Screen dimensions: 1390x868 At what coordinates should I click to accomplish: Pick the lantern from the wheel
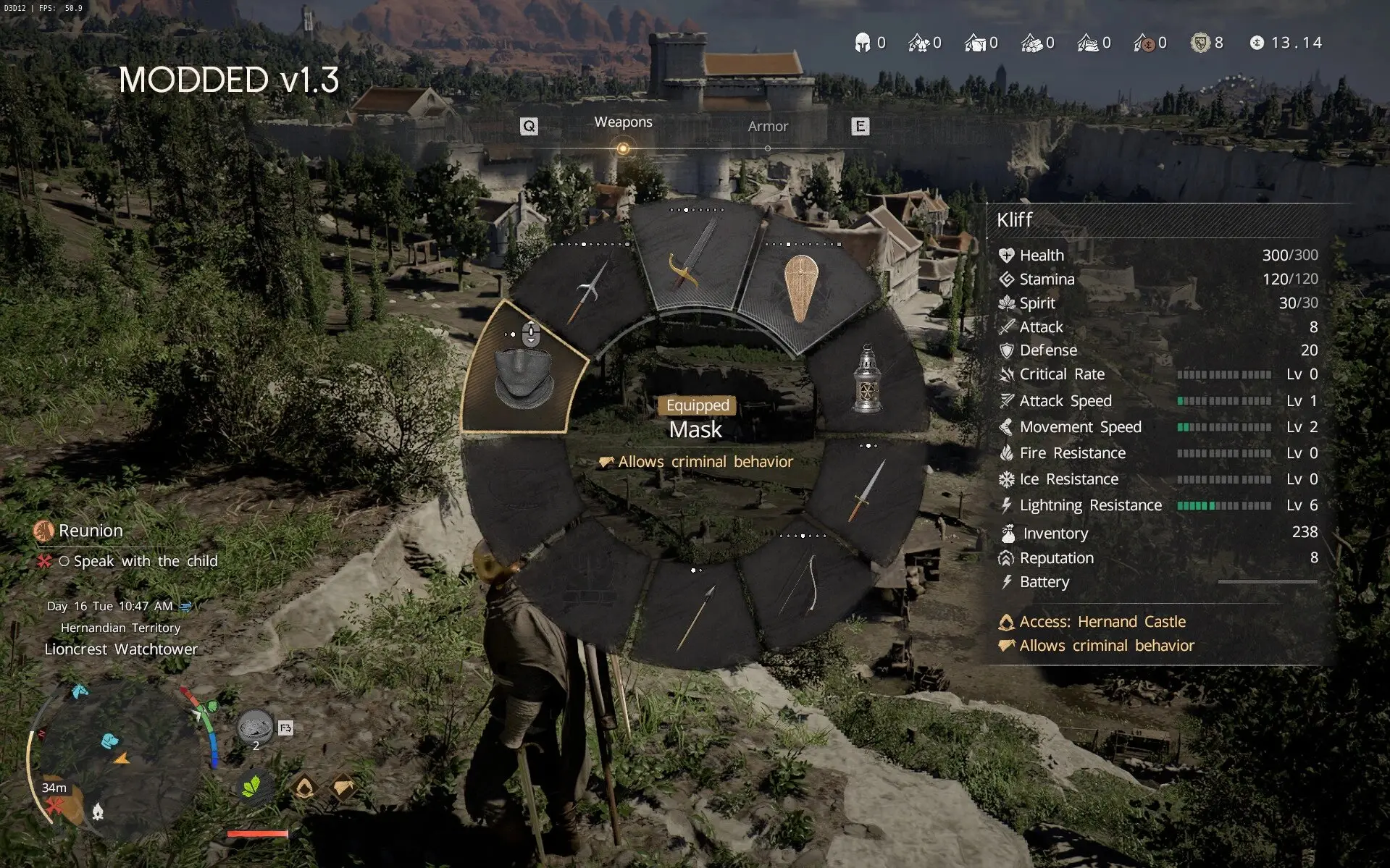click(x=866, y=379)
